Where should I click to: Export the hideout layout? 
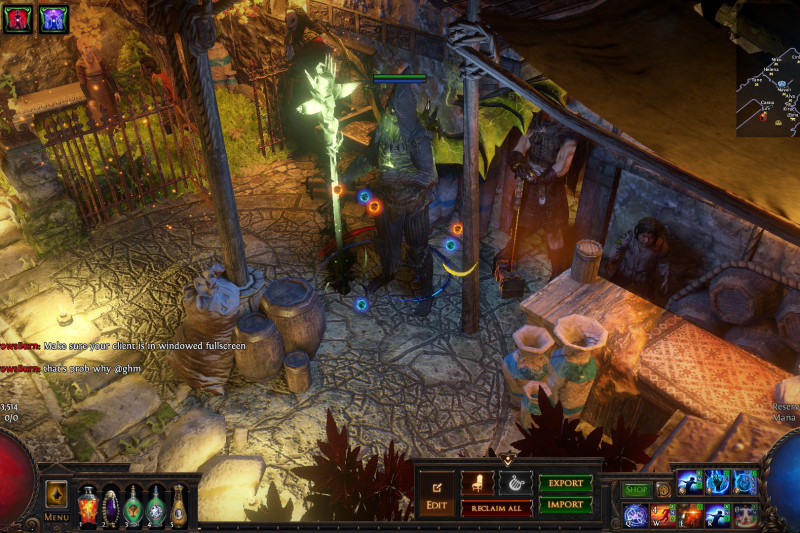[x=566, y=483]
